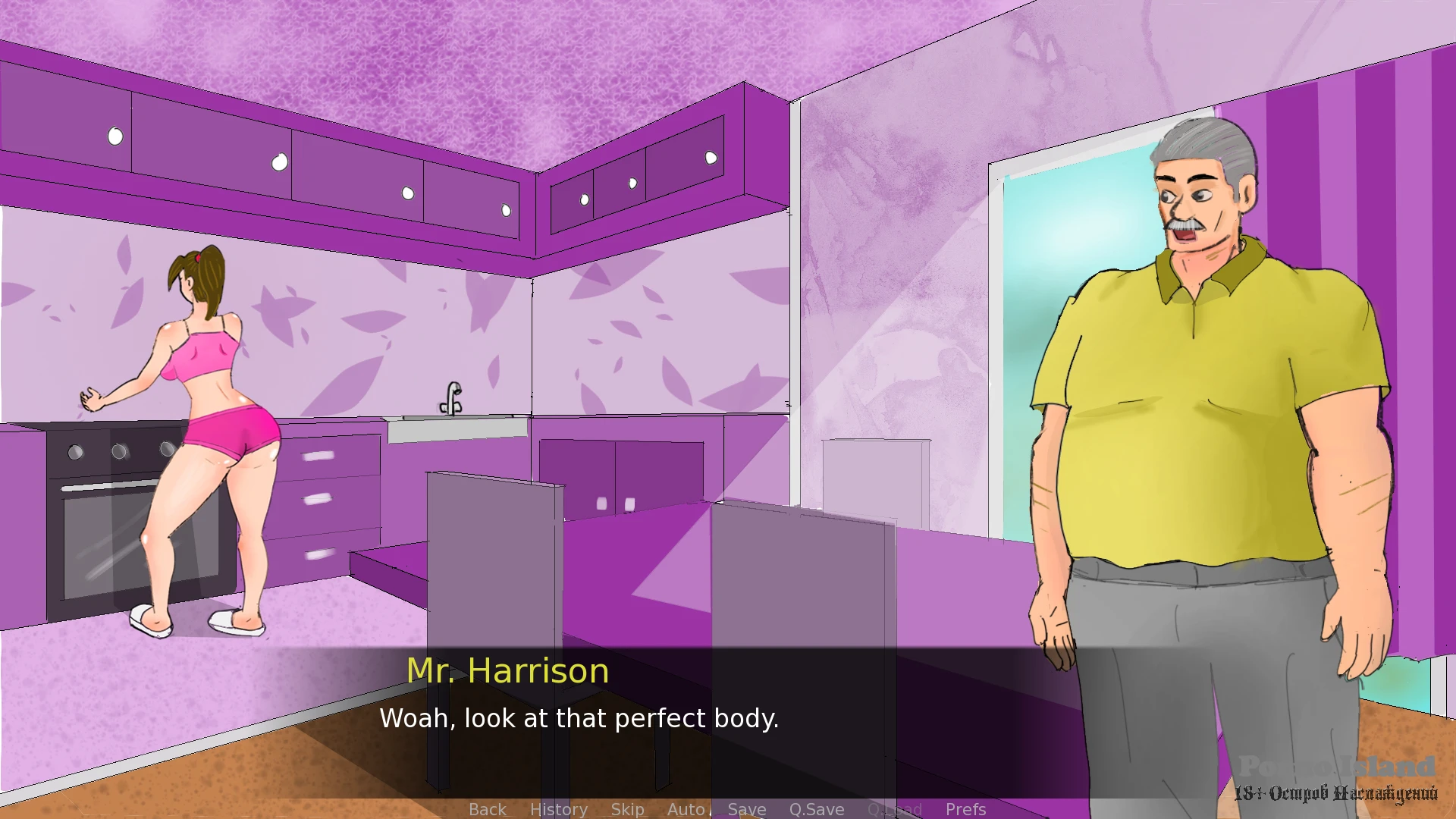Toggle Auto dialogue advance
The width and height of the screenshot is (1456, 819).
point(686,809)
